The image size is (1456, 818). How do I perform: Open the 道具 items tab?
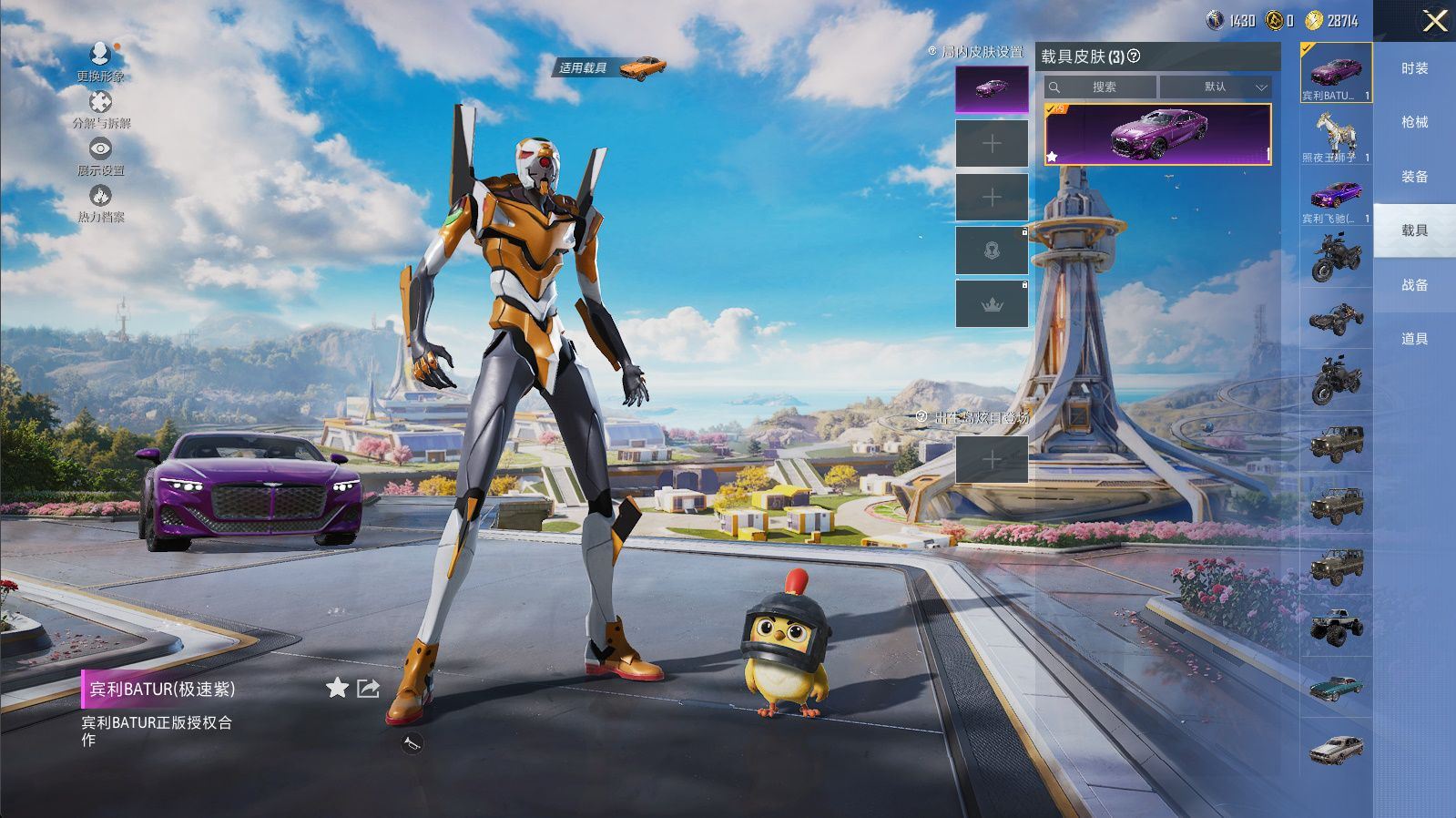click(x=1414, y=339)
